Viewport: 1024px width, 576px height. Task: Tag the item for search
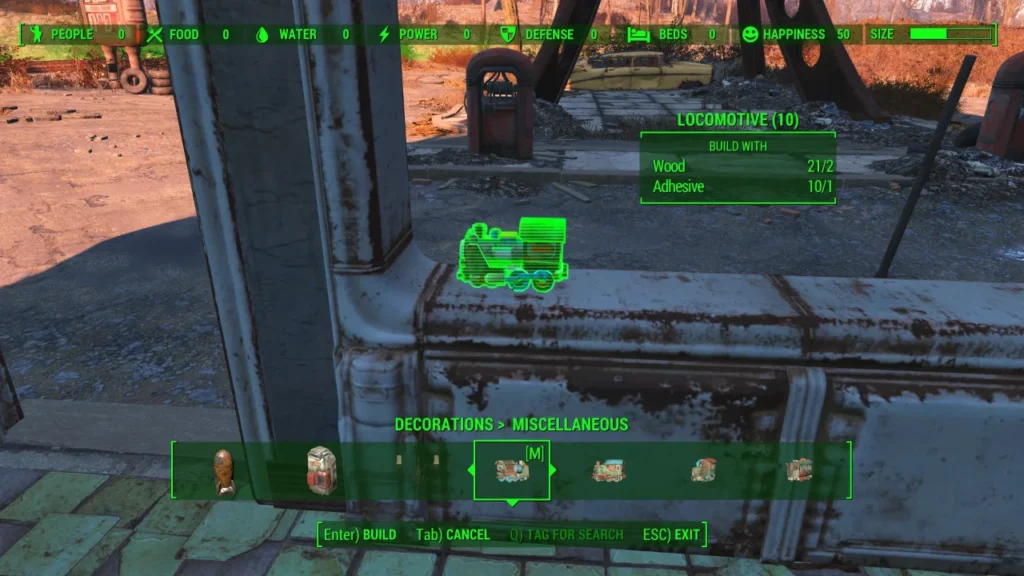click(x=566, y=535)
